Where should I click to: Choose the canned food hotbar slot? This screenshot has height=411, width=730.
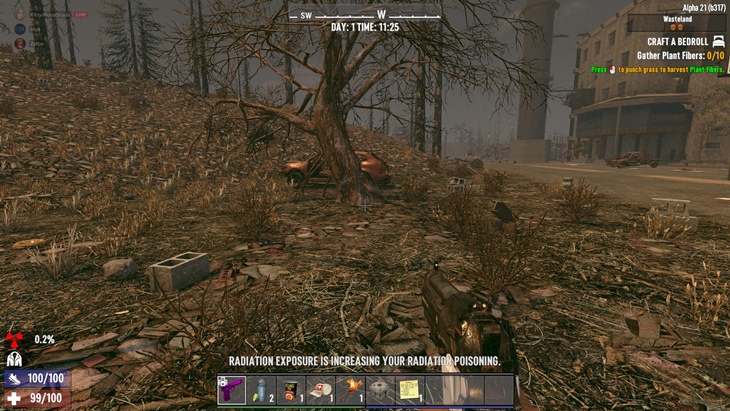[291, 389]
